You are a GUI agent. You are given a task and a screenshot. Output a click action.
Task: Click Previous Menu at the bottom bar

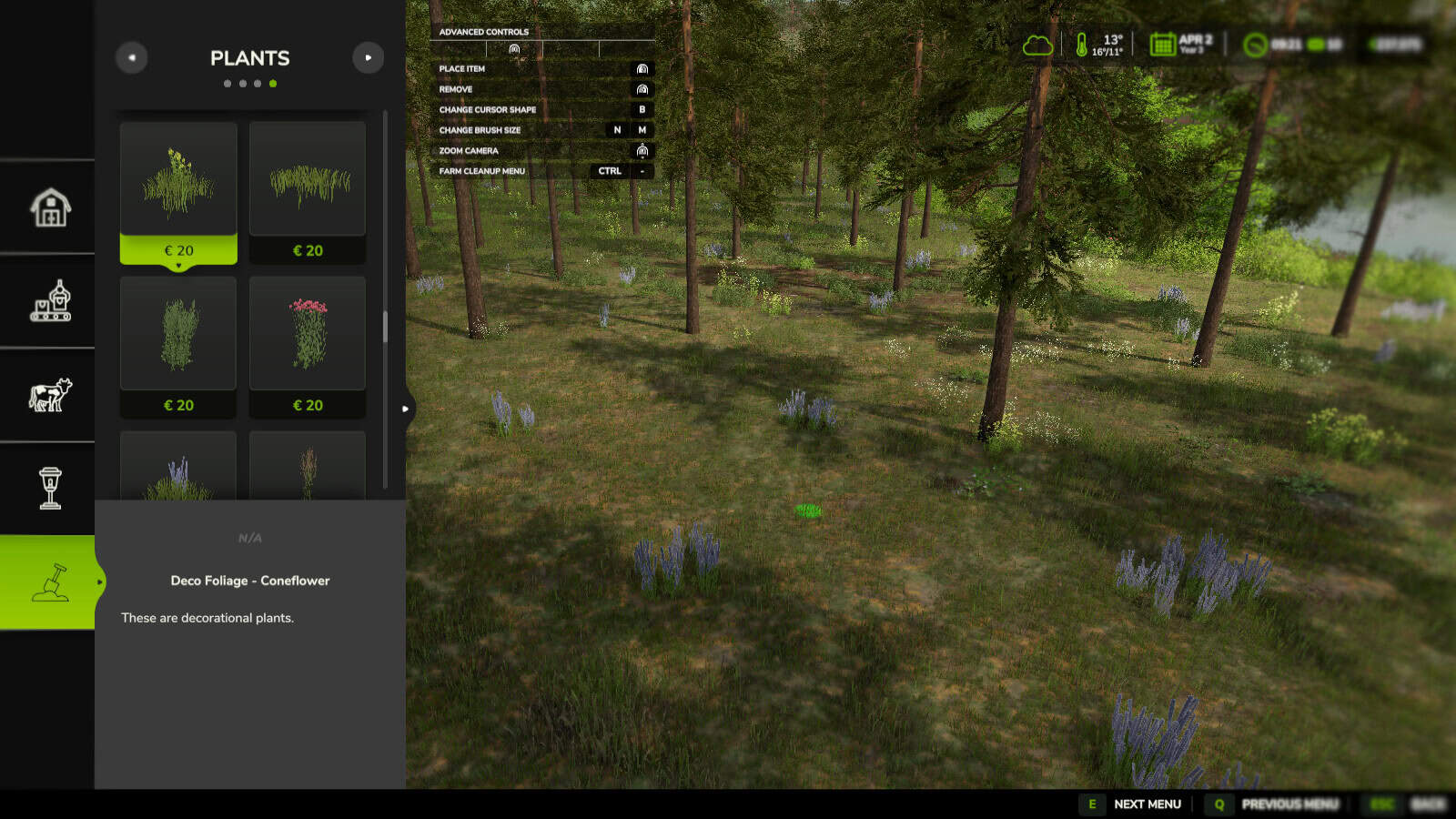[x=1290, y=804]
